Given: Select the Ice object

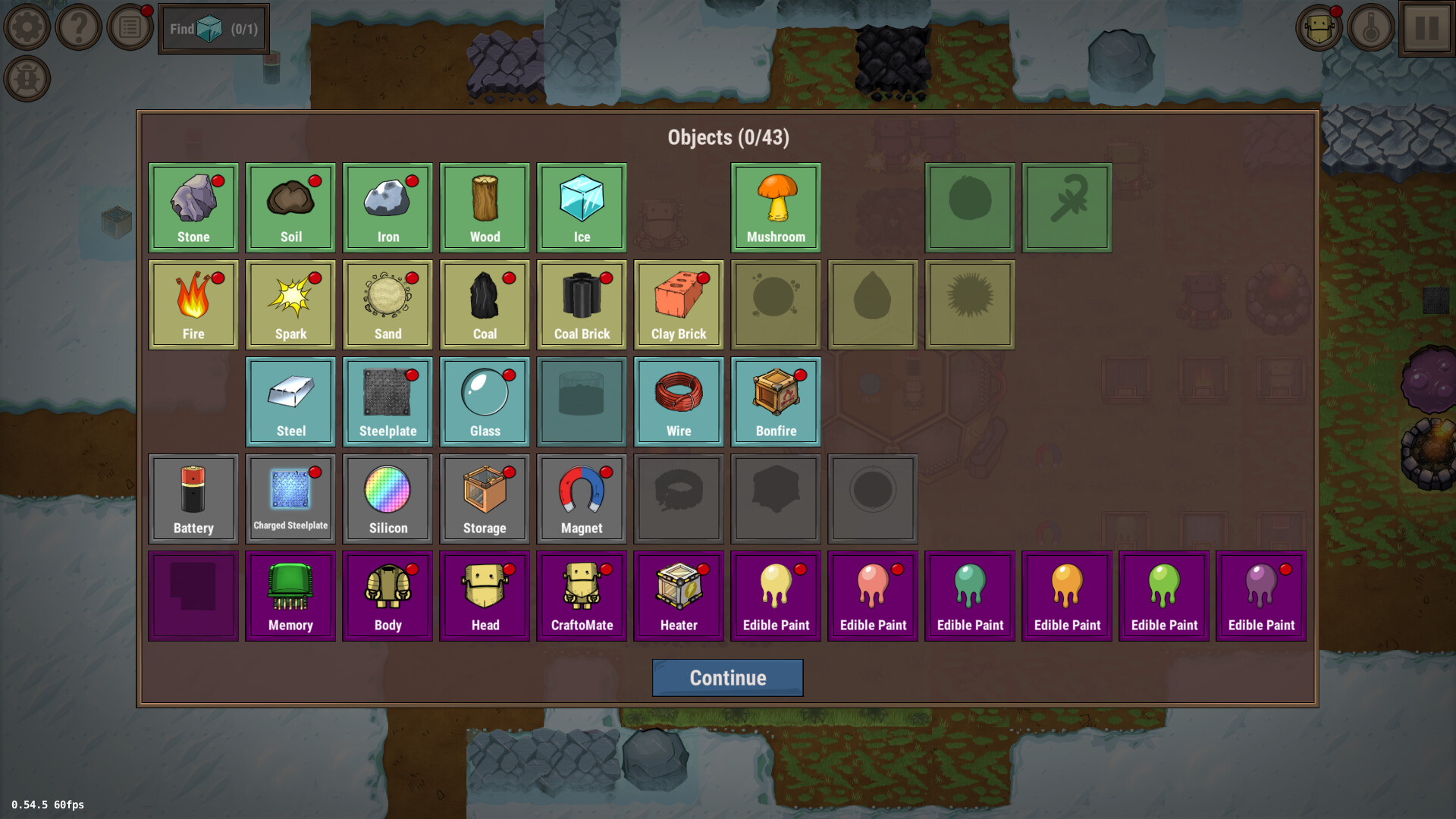Looking at the screenshot, I should pyautogui.click(x=582, y=207).
